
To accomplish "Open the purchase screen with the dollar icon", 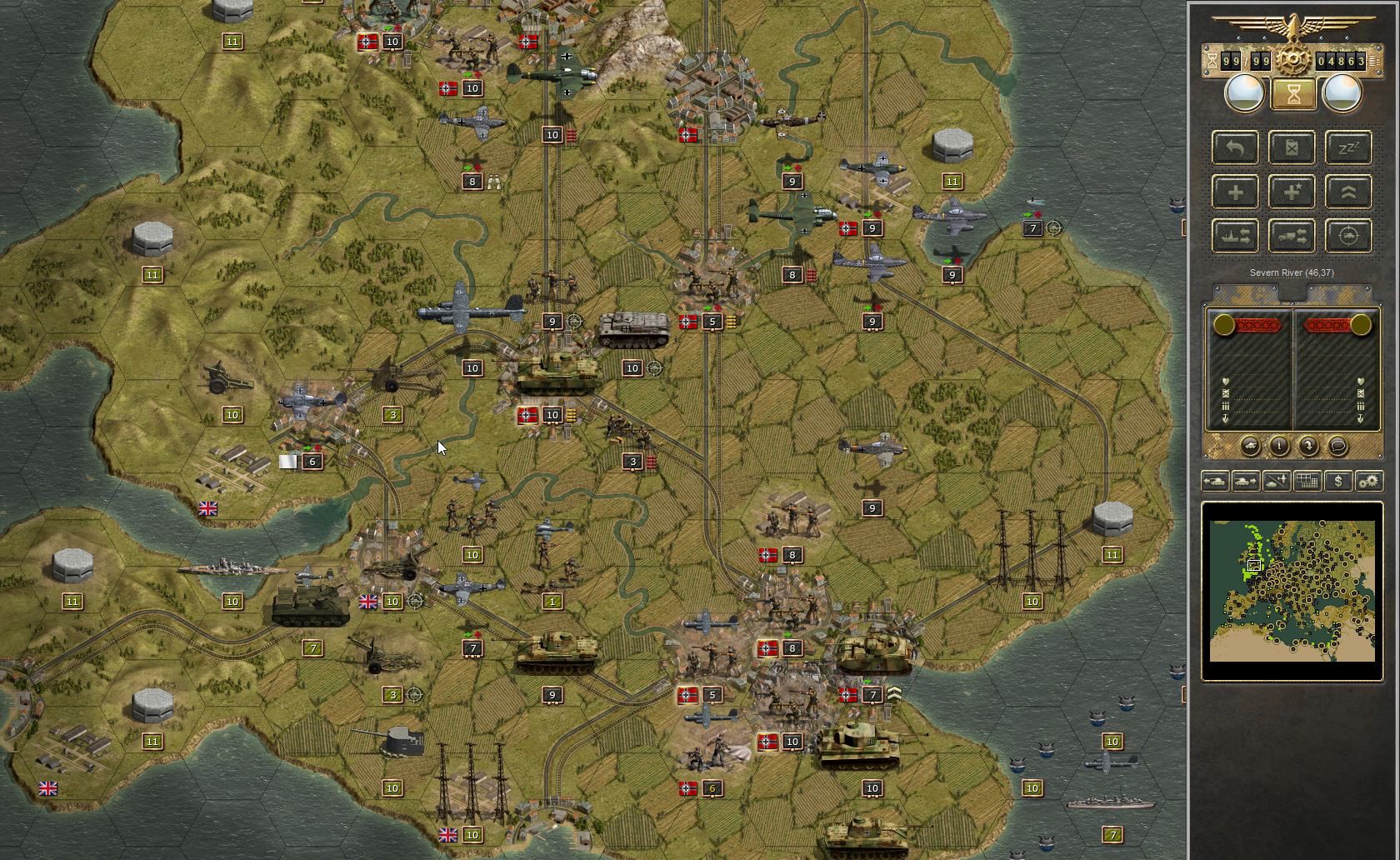I will pyautogui.click(x=1338, y=480).
